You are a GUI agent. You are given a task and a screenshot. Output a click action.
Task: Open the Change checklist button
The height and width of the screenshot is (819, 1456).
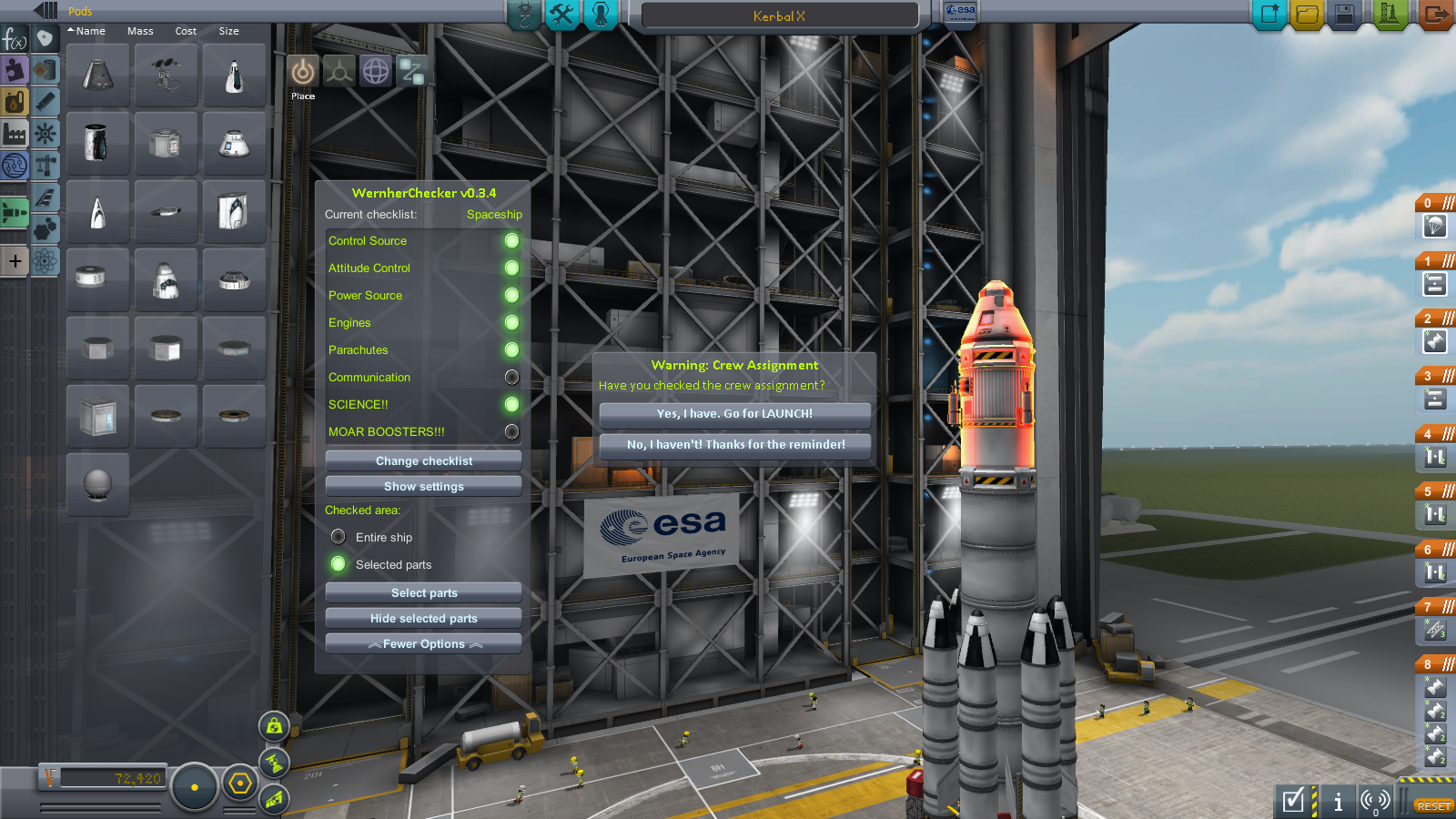coord(423,461)
